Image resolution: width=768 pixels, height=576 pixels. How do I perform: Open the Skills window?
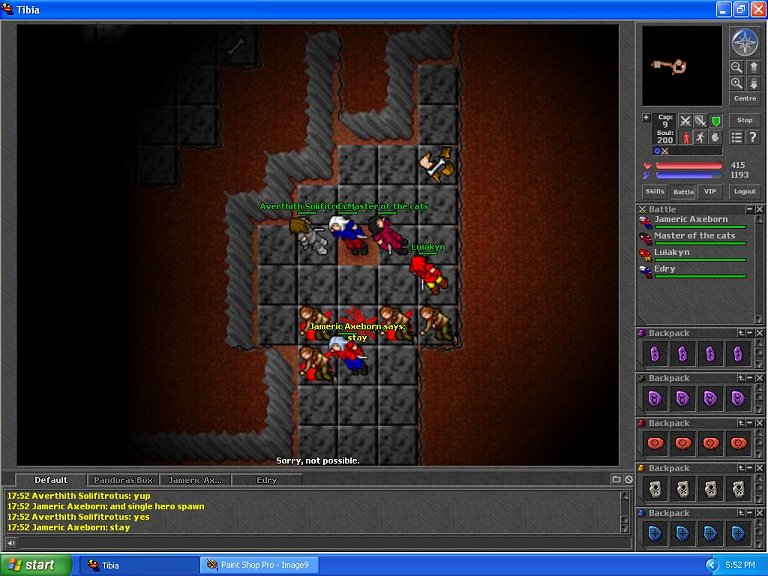click(x=654, y=191)
